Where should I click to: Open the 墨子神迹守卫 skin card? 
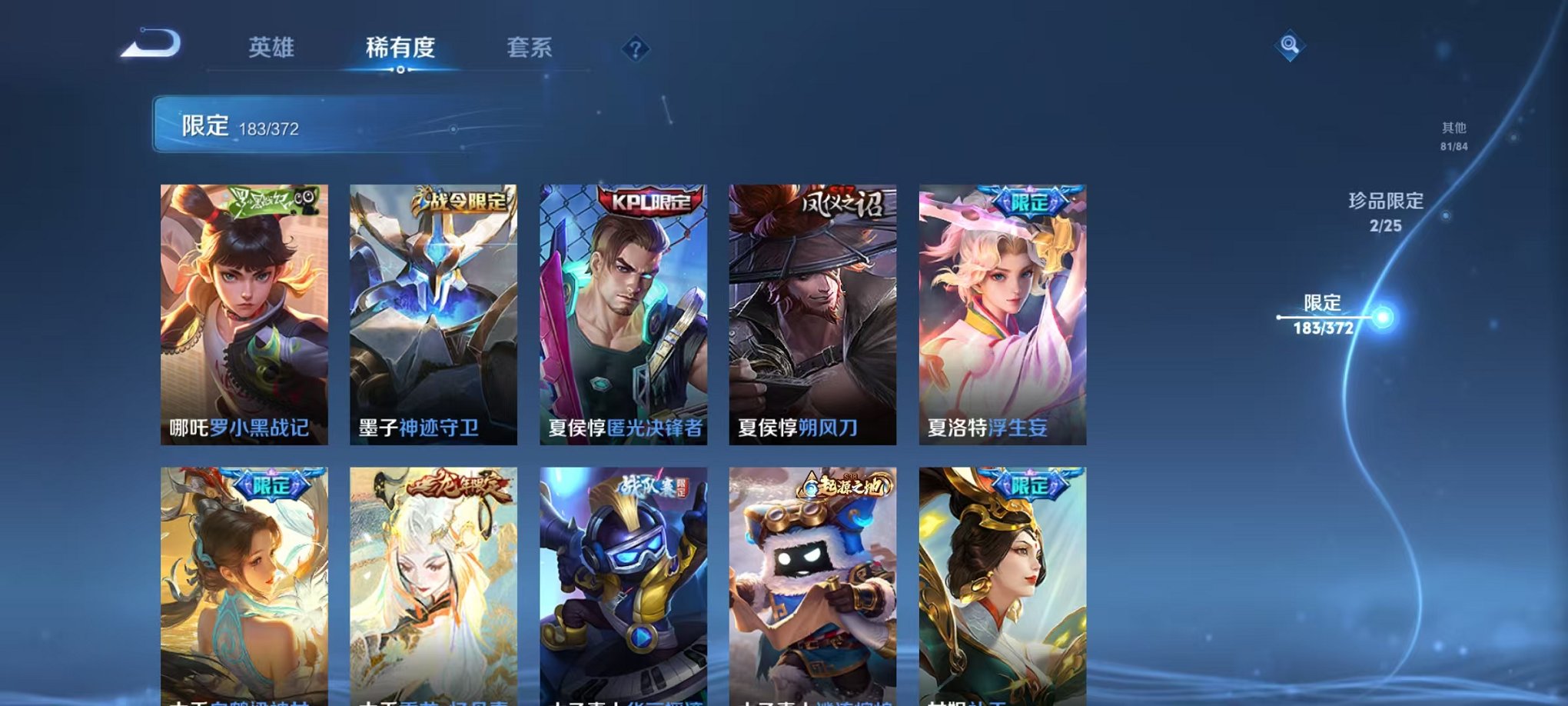point(433,311)
